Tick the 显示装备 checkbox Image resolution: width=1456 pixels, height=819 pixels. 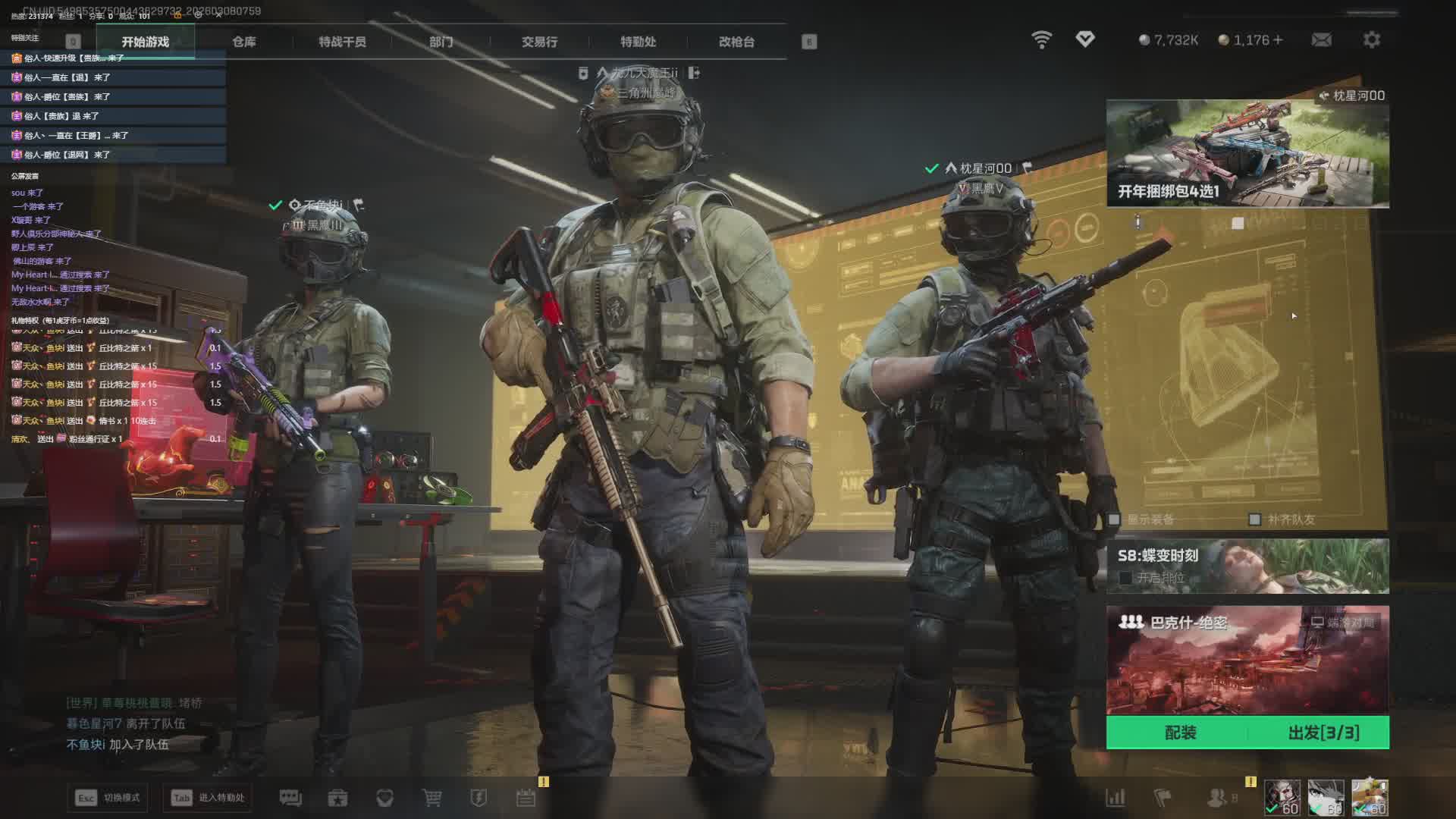tap(1115, 519)
